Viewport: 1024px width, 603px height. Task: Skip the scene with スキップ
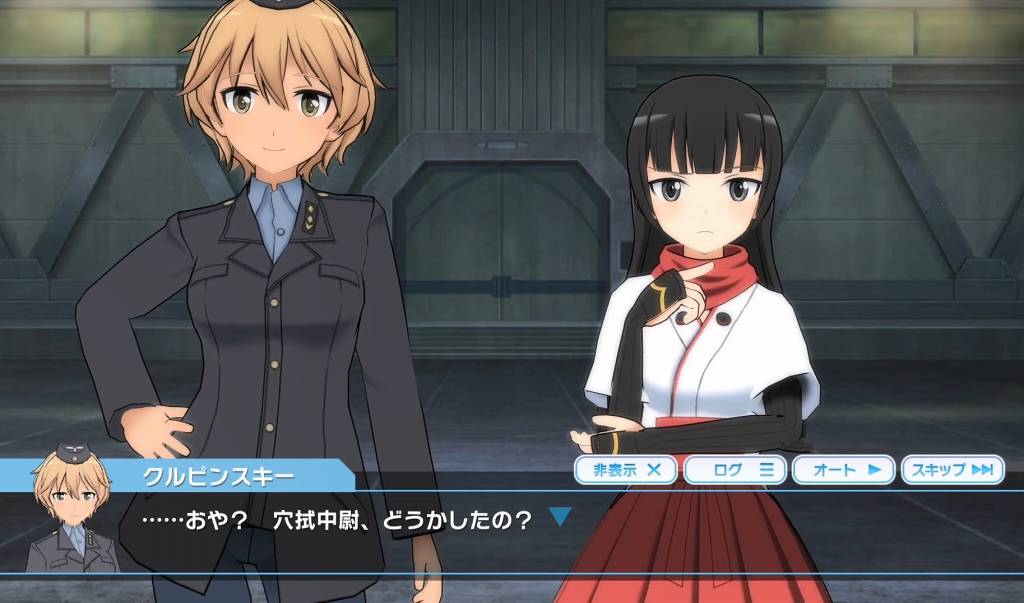click(x=952, y=469)
